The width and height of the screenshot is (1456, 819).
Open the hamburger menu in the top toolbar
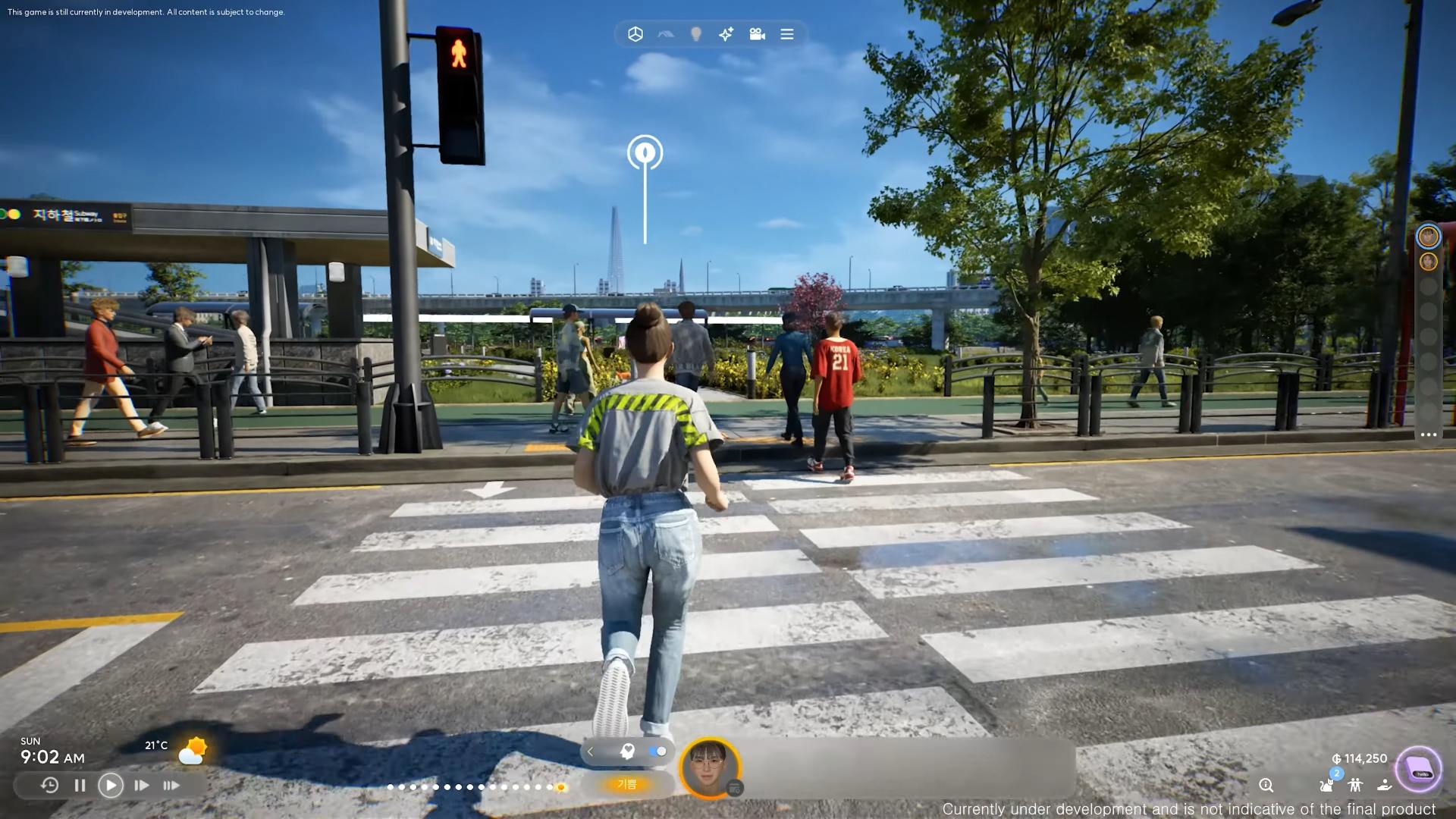pyautogui.click(x=787, y=34)
